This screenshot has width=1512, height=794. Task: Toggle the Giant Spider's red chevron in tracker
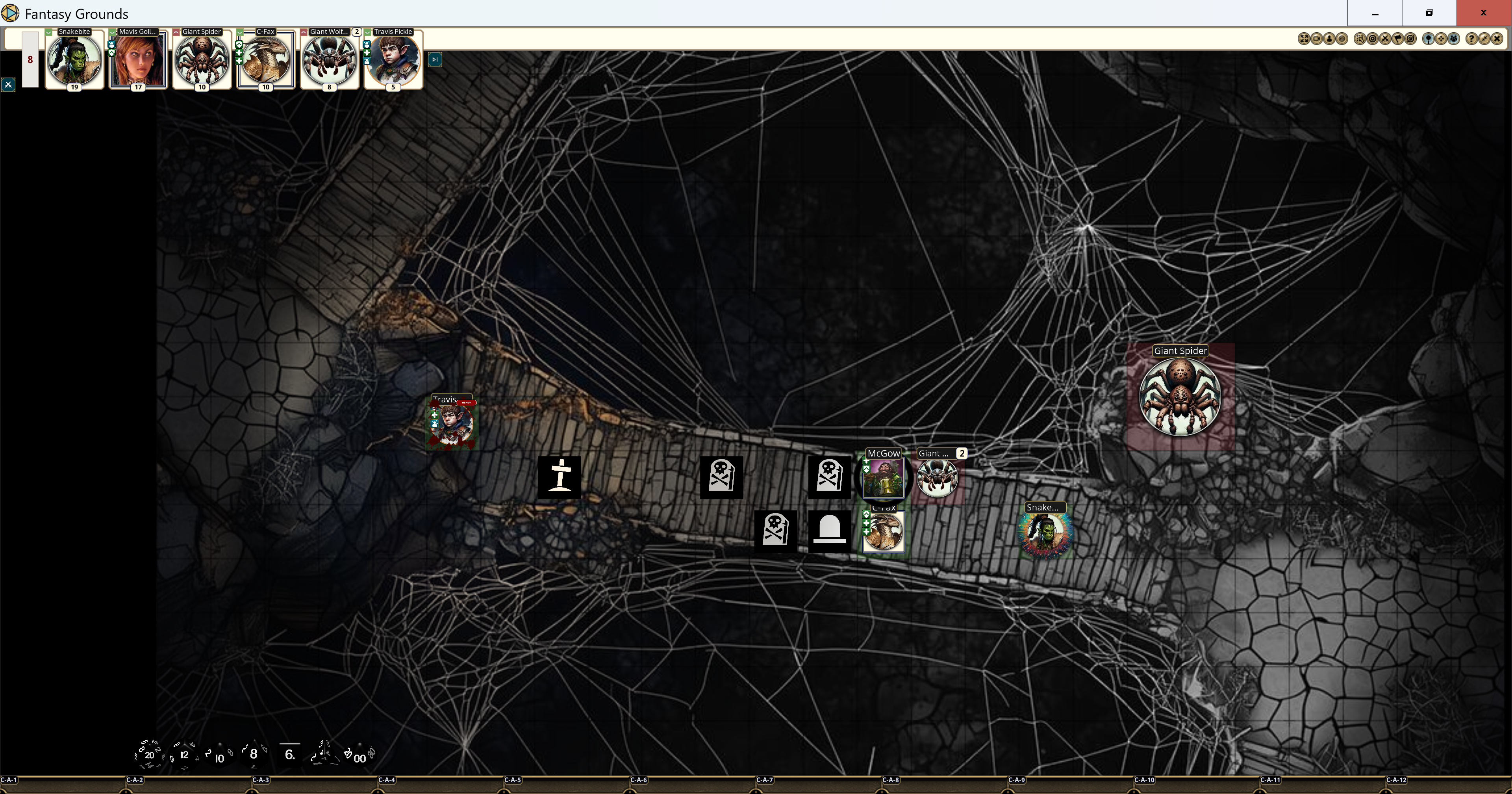pos(176,32)
